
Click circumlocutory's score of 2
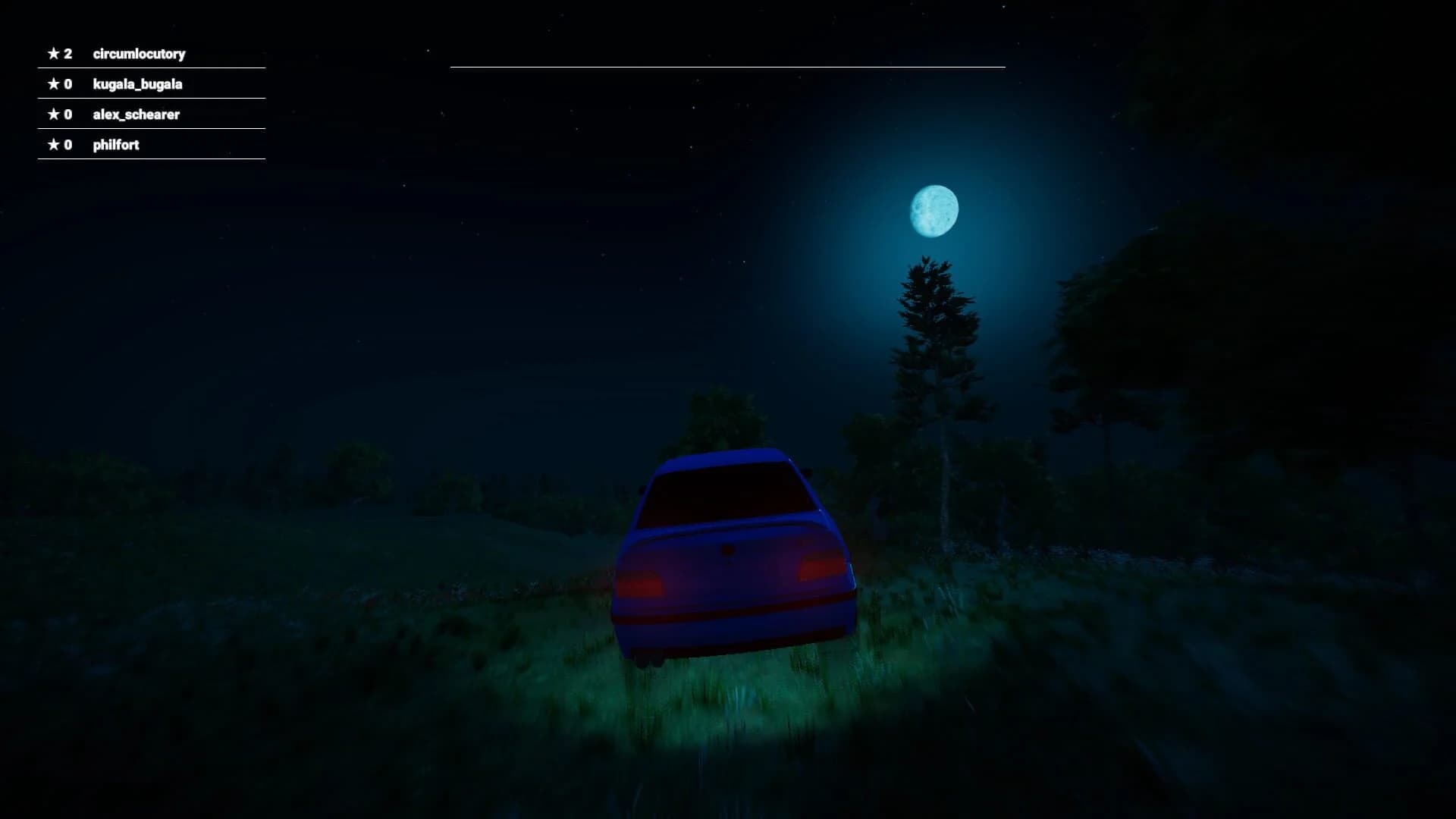tap(68, 54)
